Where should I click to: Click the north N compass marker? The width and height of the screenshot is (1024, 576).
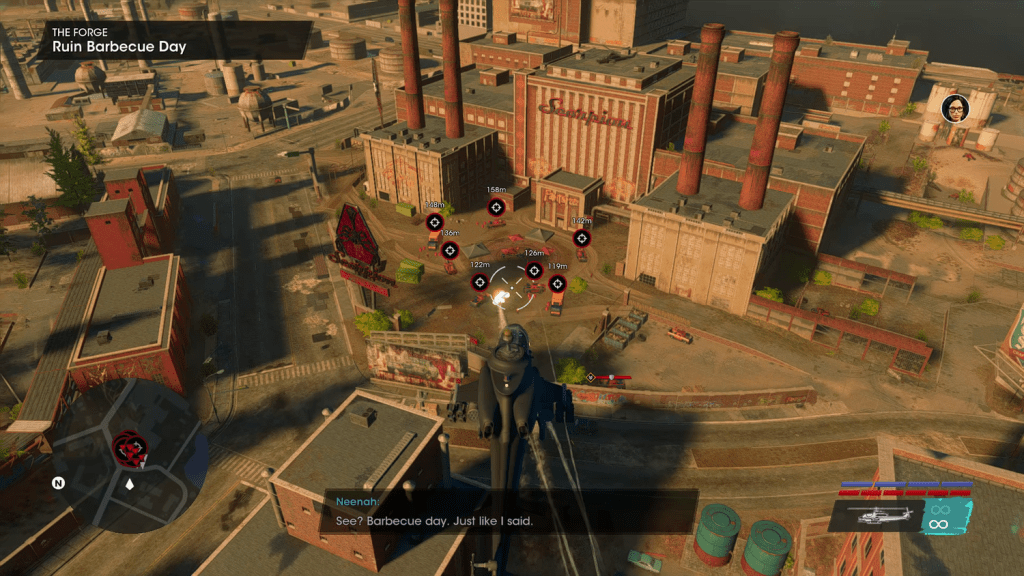pyautogui.click(x=59, y=483)
